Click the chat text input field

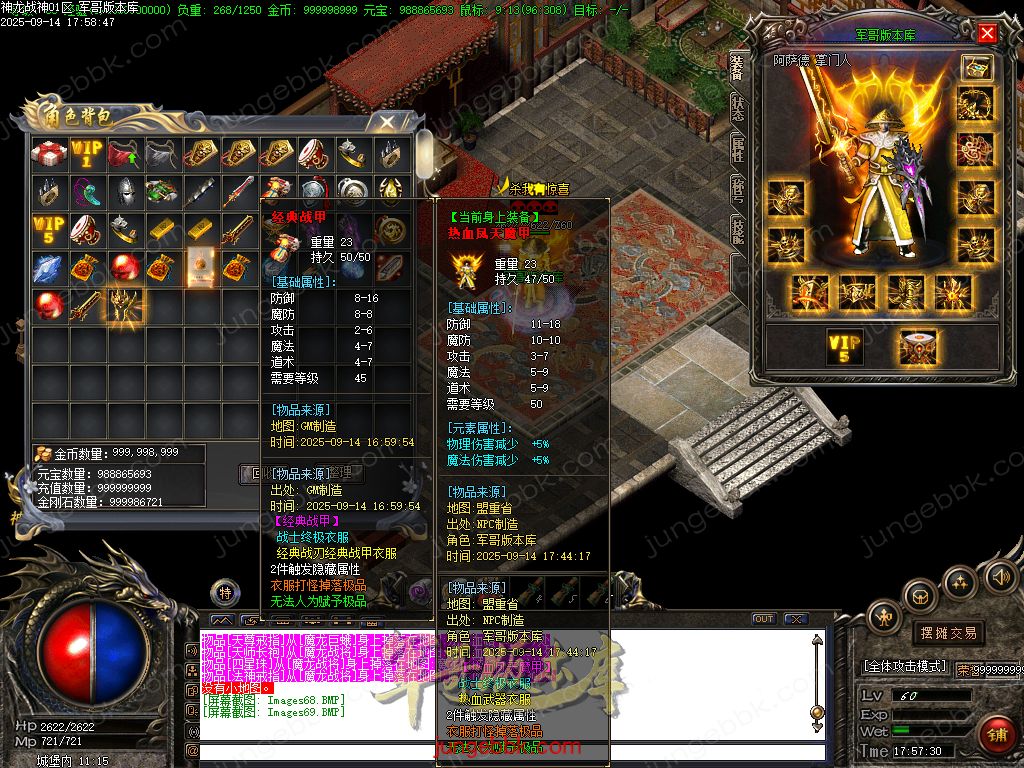coord(500,750)
